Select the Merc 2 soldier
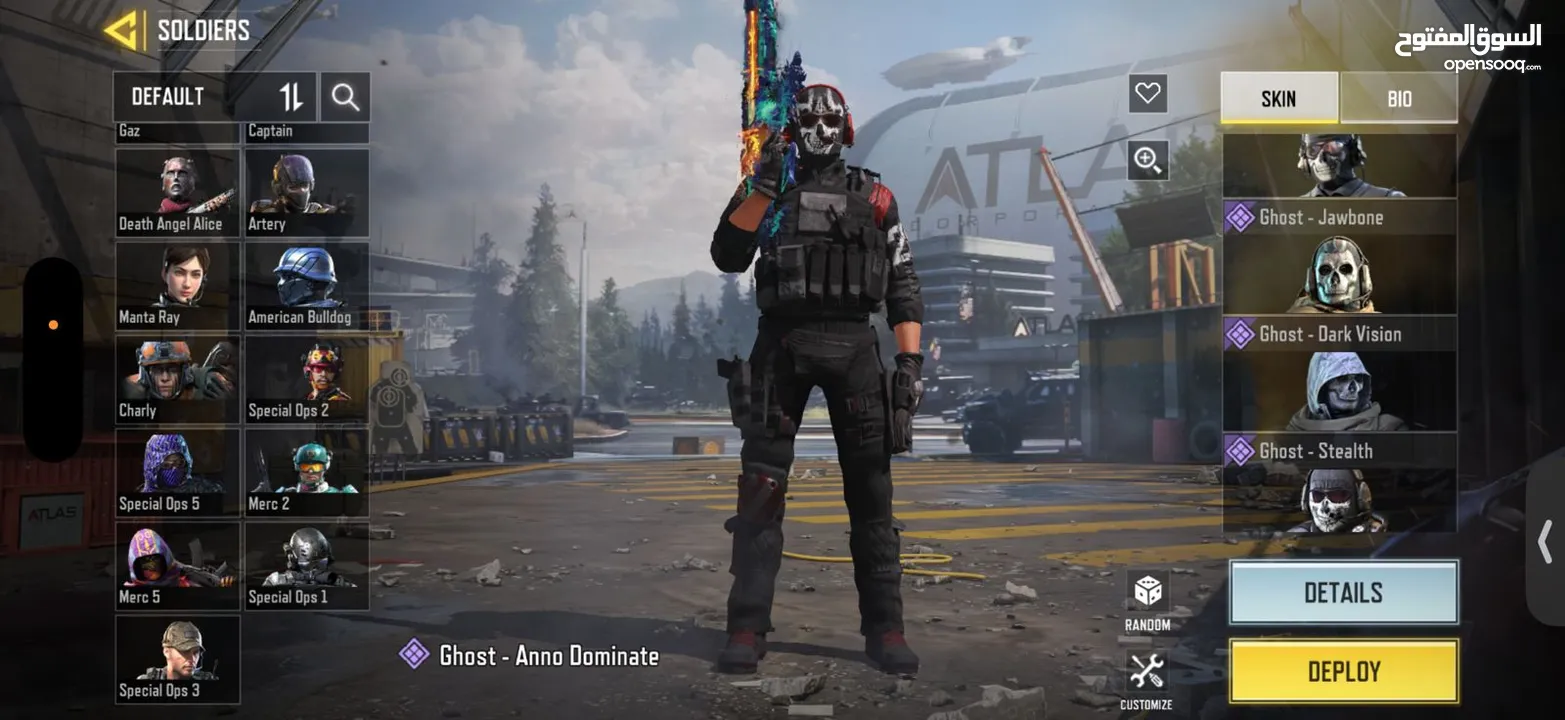This screenshot has width=1565, height=720. (x=307, y=473)
